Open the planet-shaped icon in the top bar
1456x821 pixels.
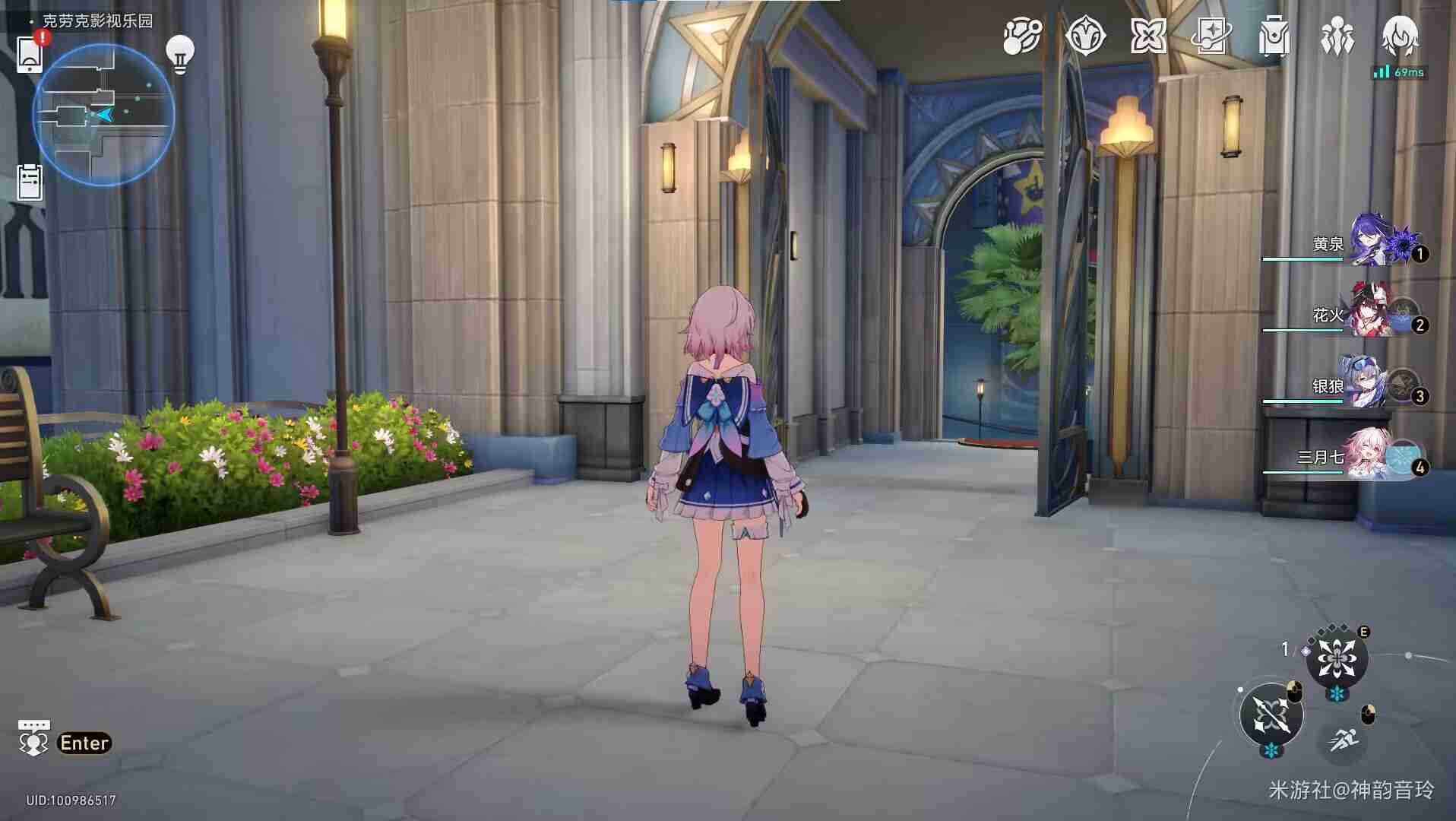tap(1021, 36)
